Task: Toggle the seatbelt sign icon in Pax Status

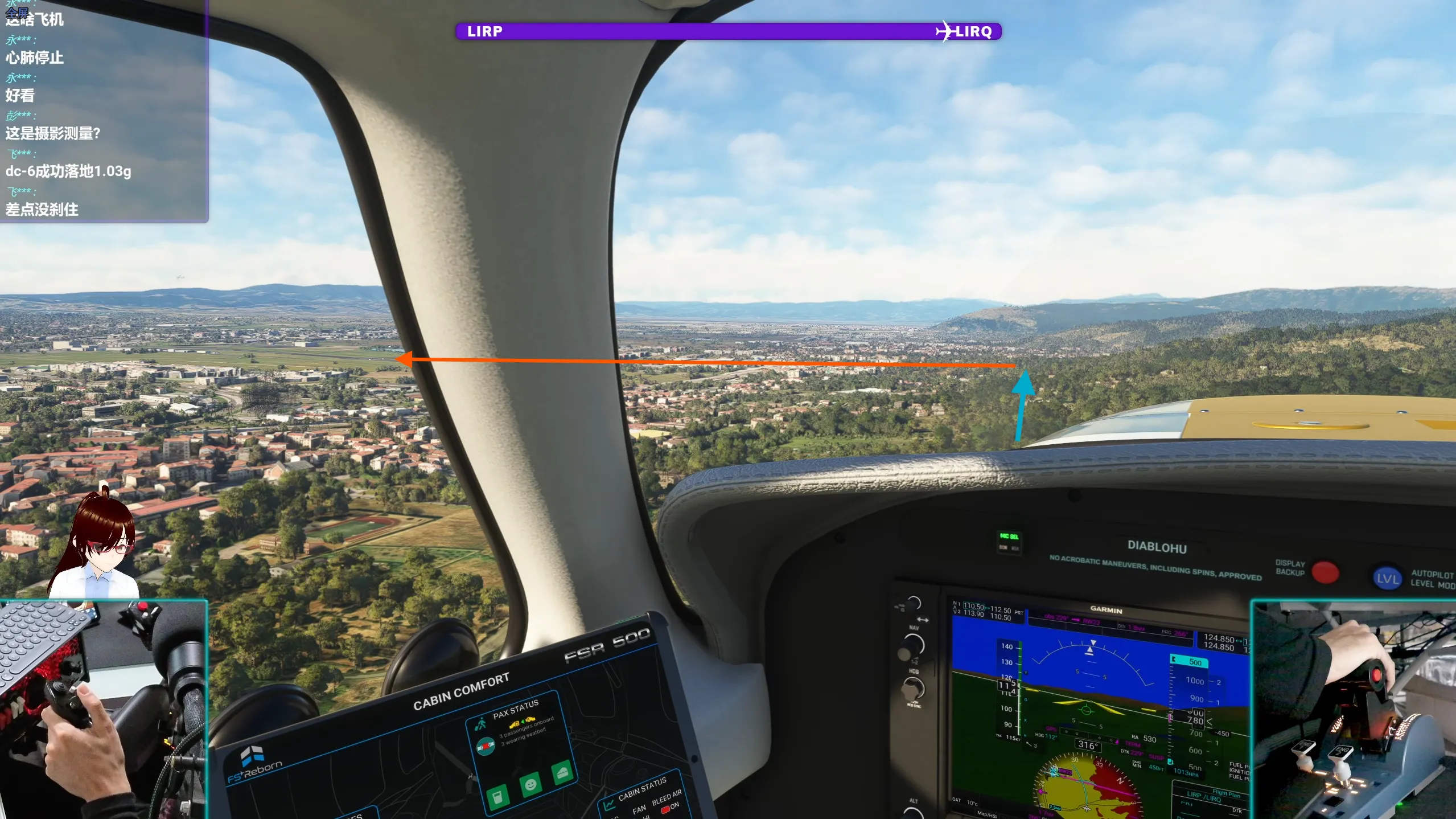Action: tap(486, 747)
